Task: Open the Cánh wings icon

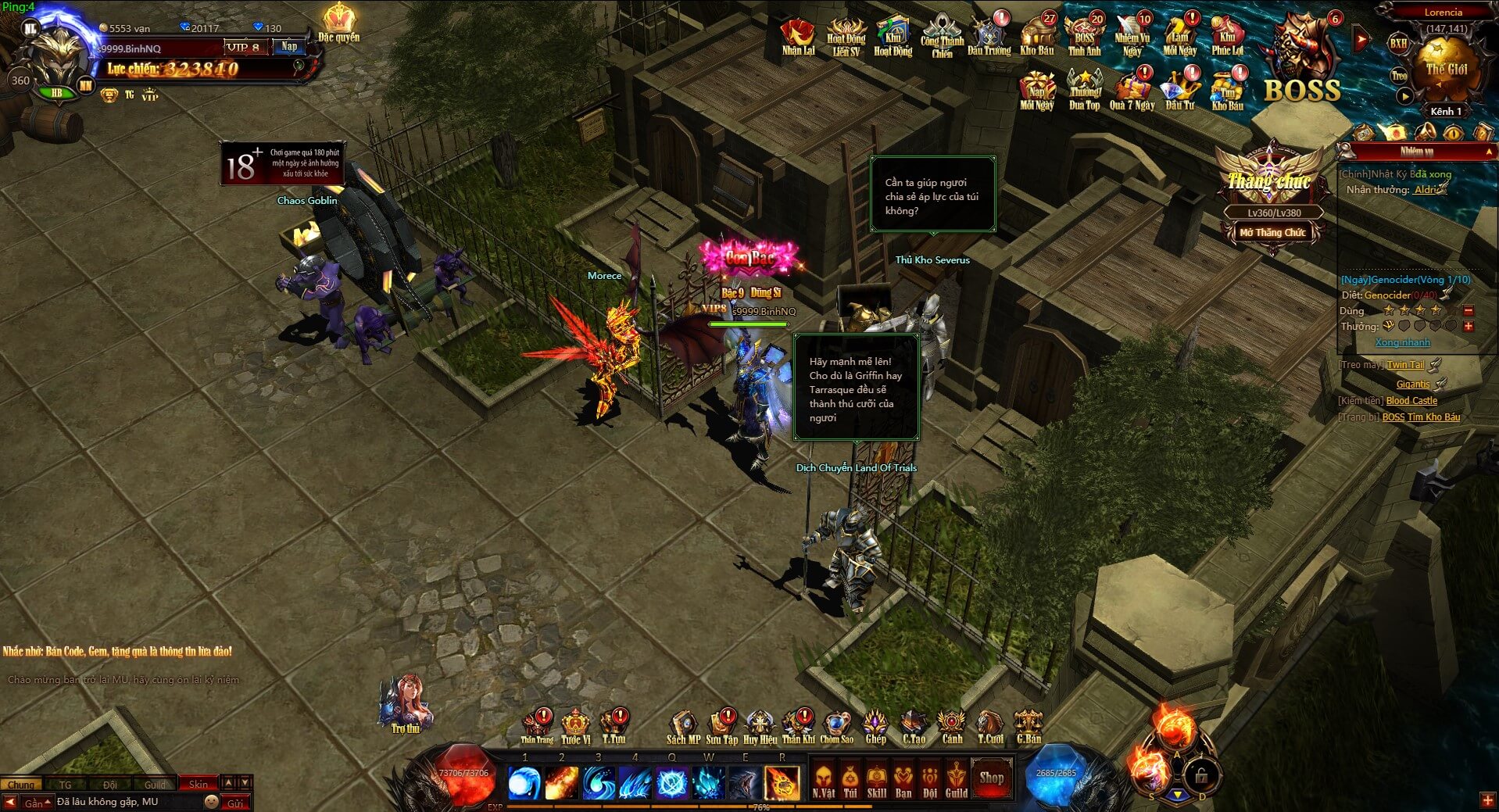Action: [x=950, y=721]
